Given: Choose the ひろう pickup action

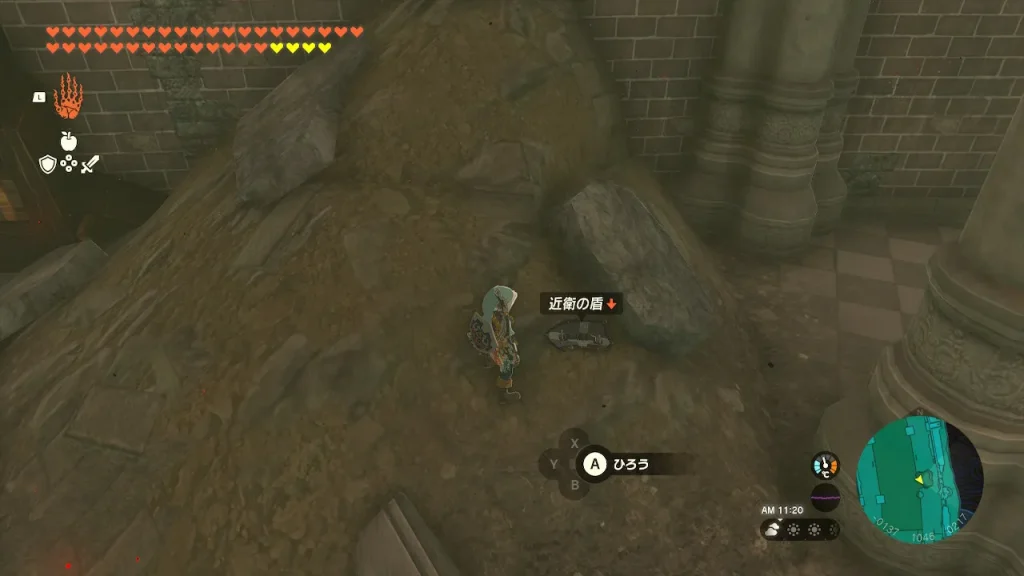Looking at the screenshot, I should 630,464.
